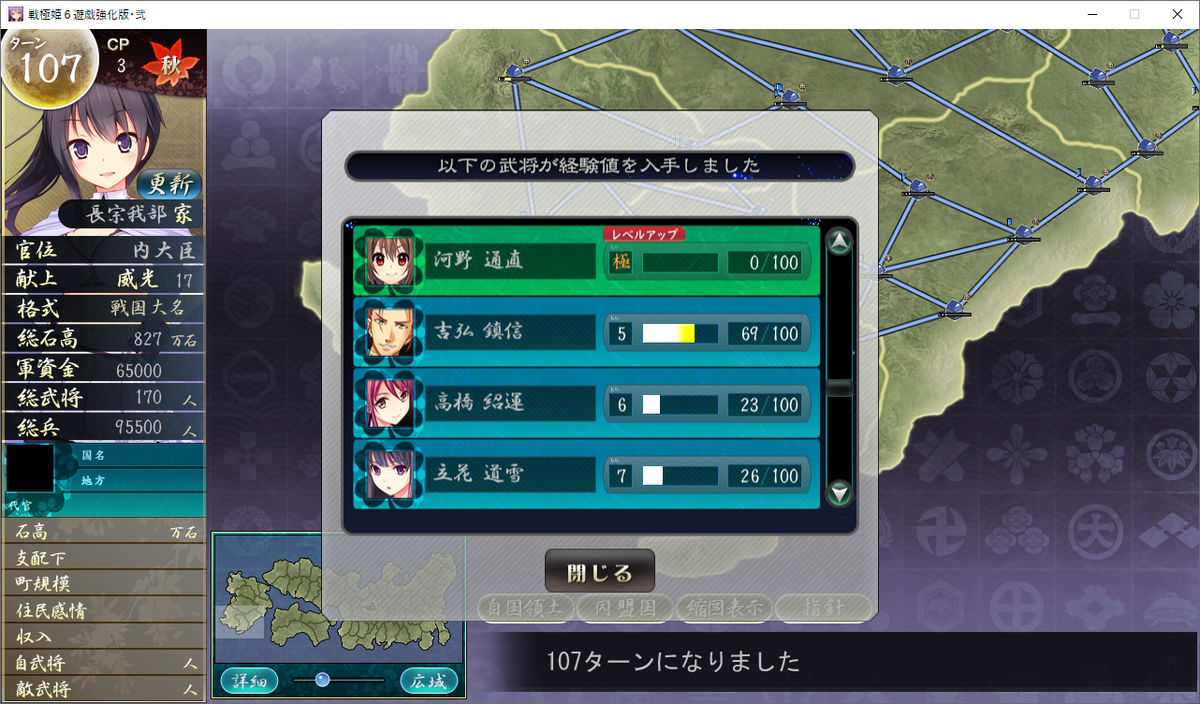Viewport: 1200px width, 704px height.
Task: Open the 詳細 detailed map view
Action: (249, 681)
